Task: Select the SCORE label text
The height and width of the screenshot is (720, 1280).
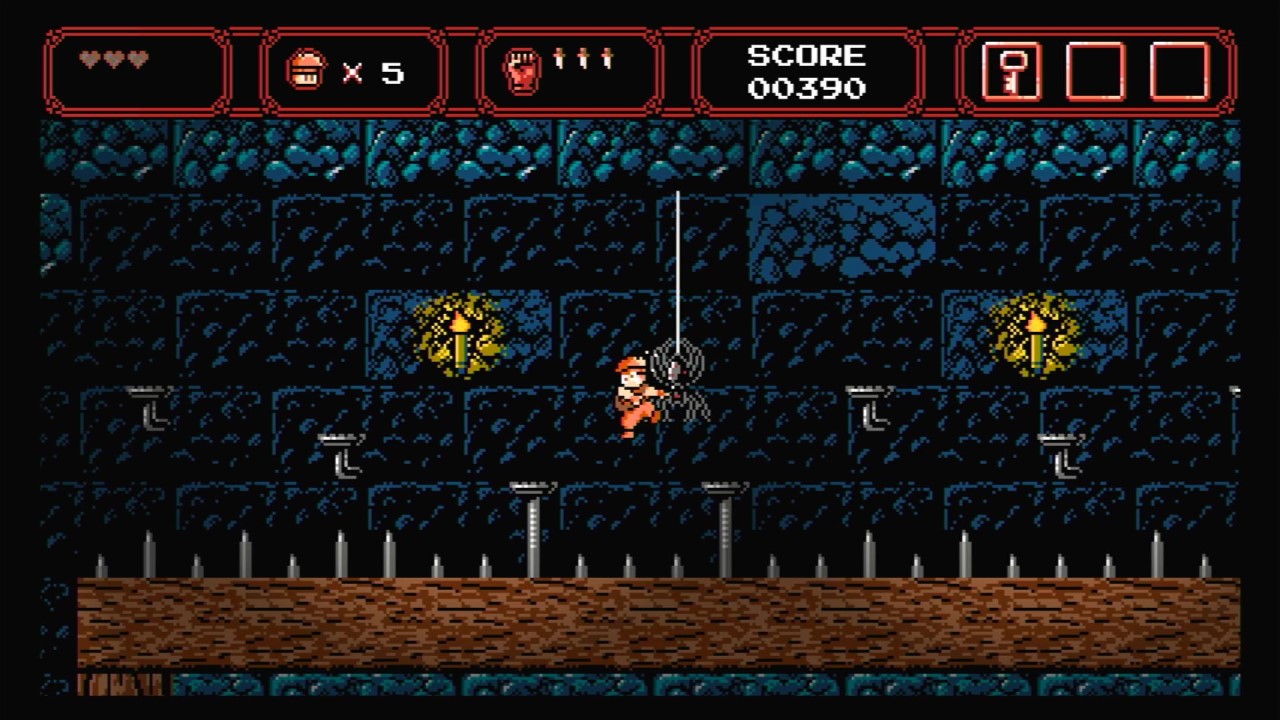Action: pyautogui.click(x=806, y=56)
